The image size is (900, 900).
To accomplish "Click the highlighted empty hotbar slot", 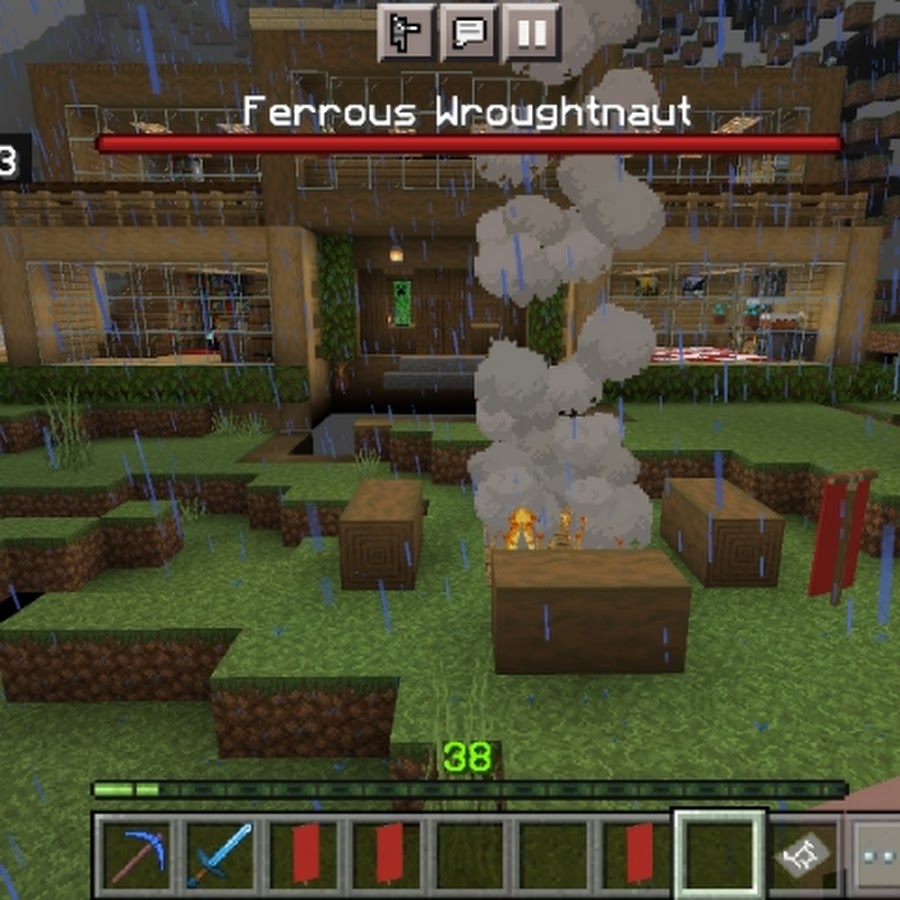I will (720, 853).
